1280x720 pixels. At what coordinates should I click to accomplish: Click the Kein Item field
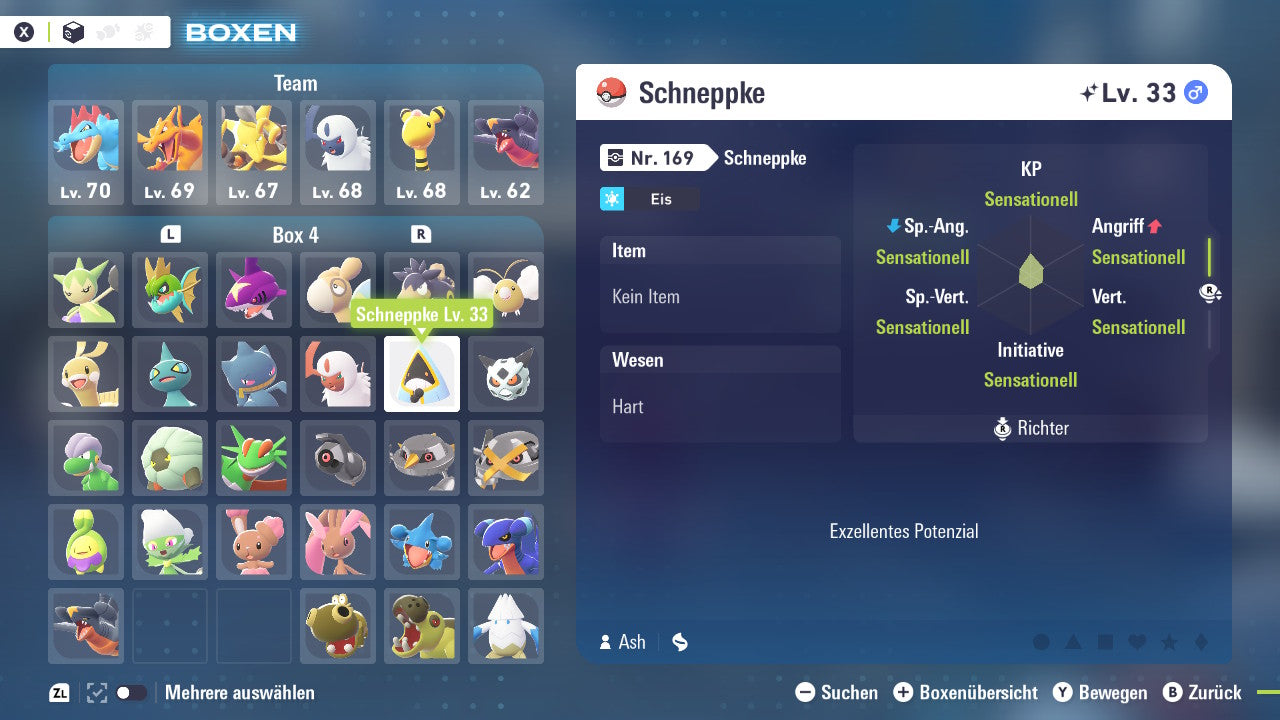(720, 297)
